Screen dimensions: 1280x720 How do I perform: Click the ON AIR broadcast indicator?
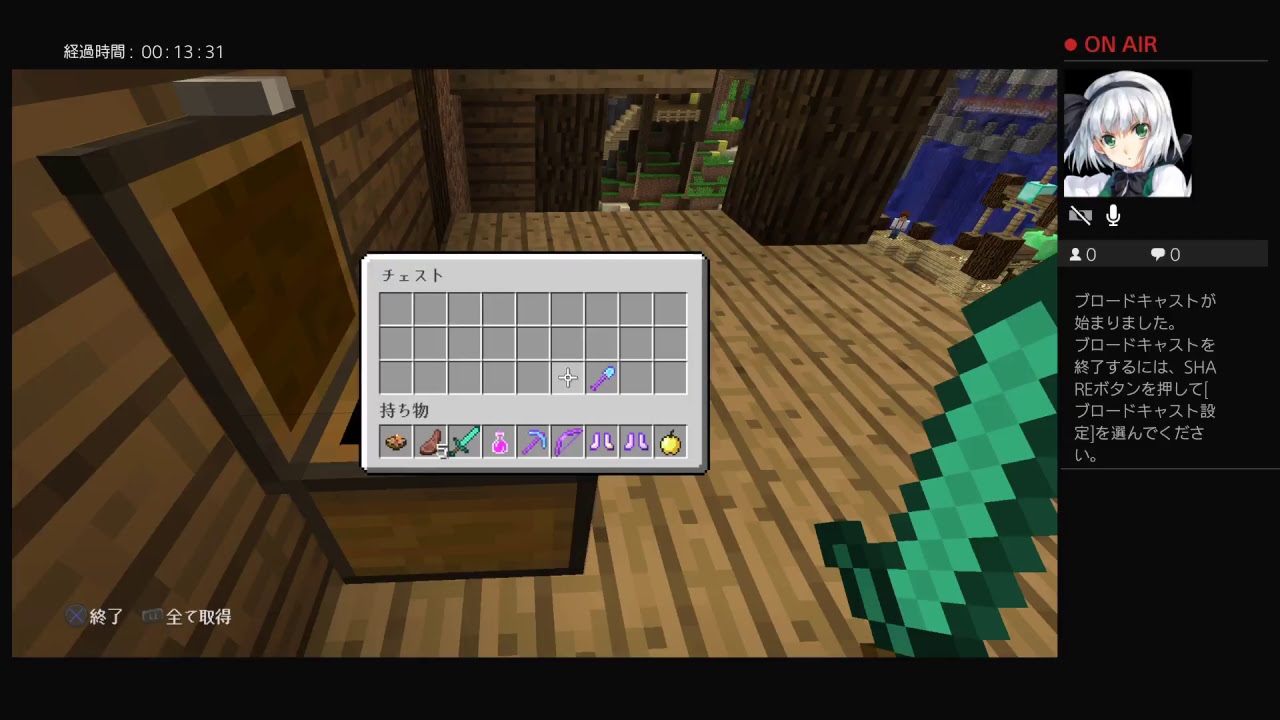click(1110, 44)
